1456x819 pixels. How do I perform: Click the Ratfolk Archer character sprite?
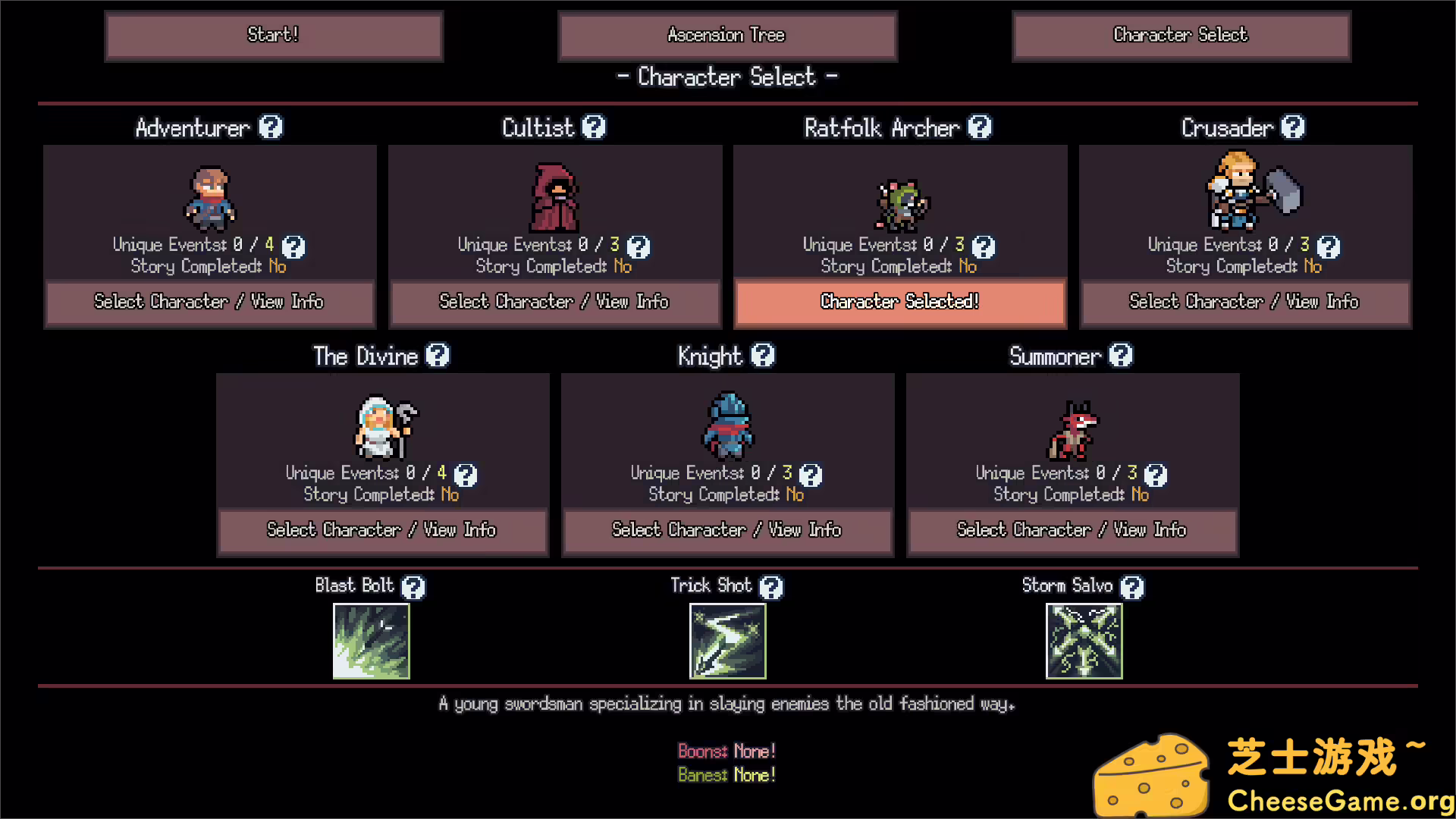click(x=902, y=205)
